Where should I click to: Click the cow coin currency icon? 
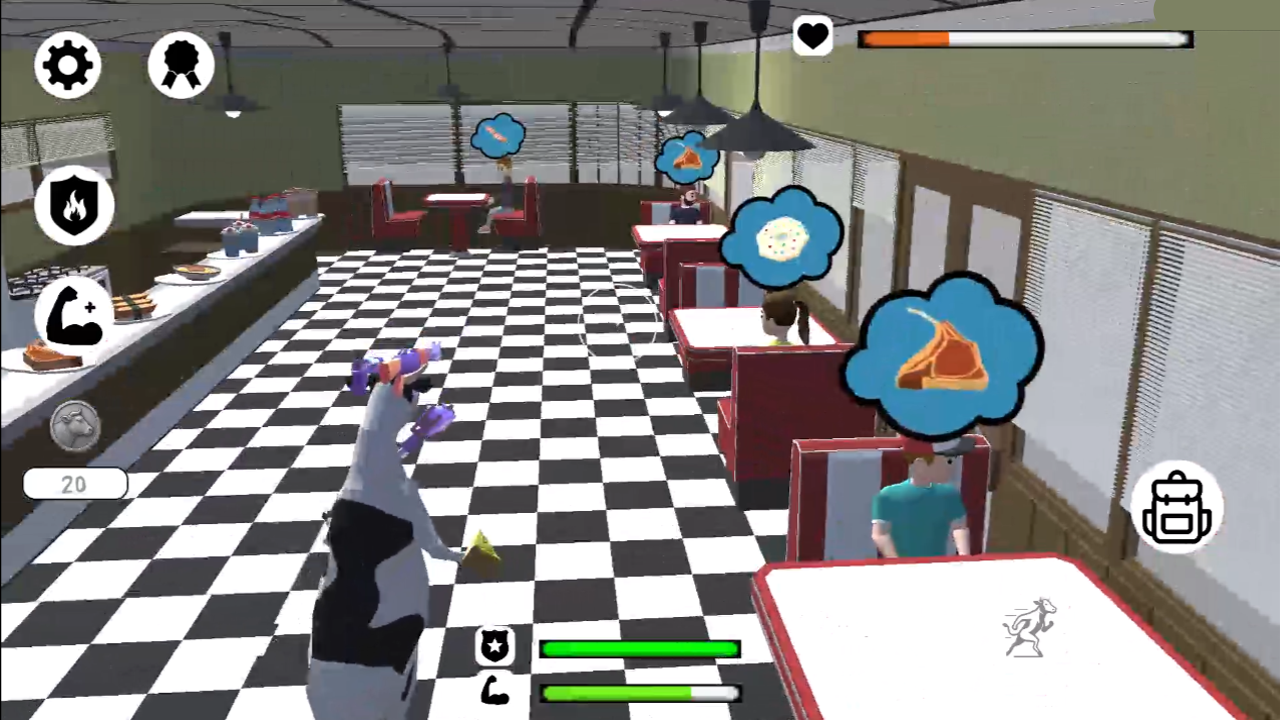[72, 425]
